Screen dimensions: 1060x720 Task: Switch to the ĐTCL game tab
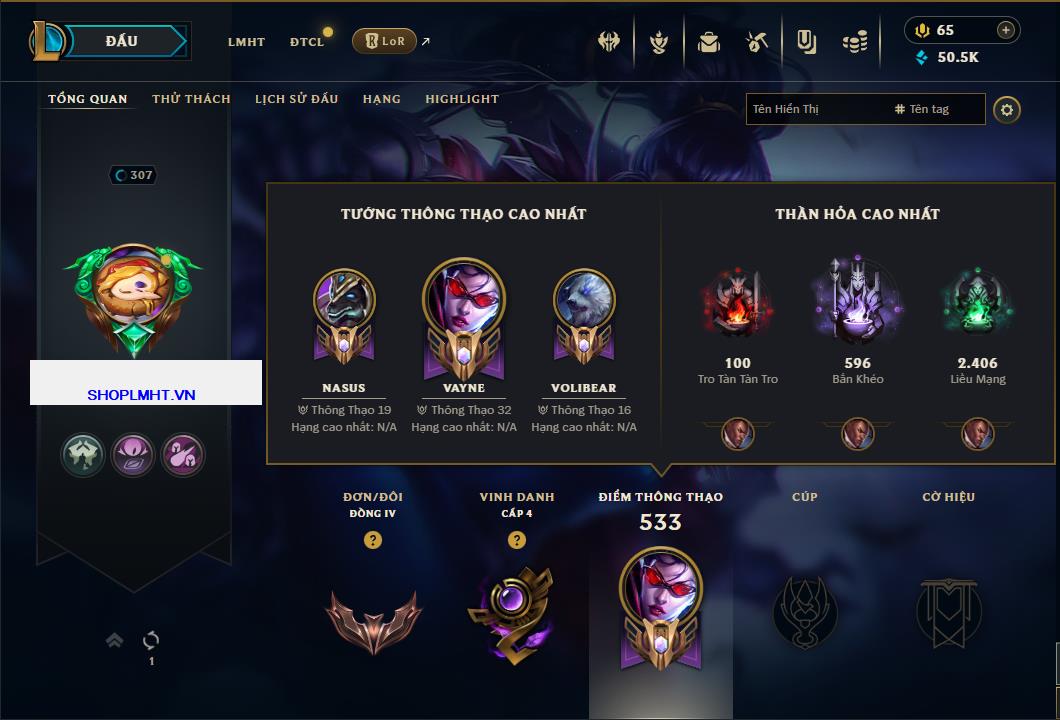[x=307, y=42]
